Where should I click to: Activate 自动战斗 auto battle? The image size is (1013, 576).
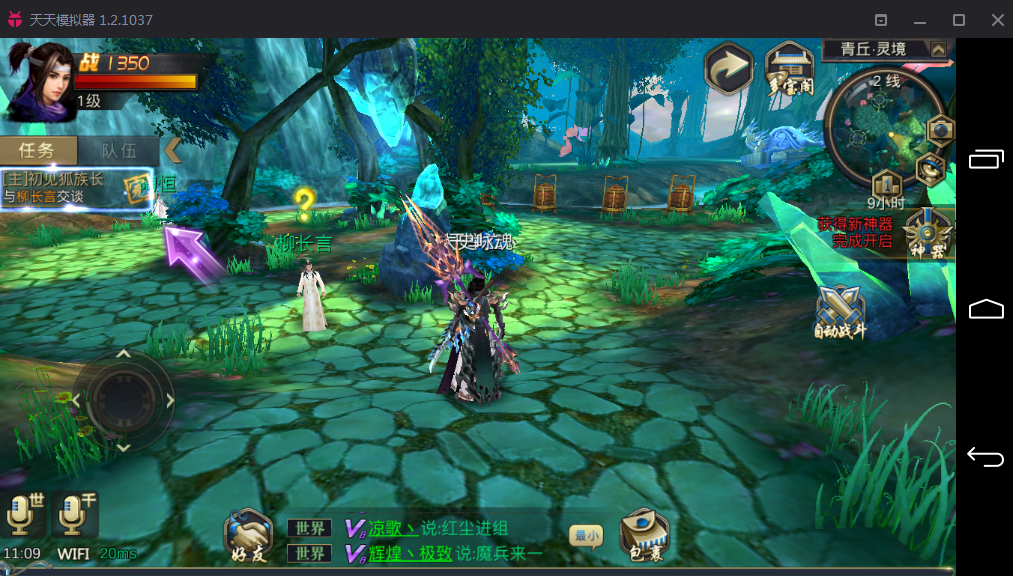tap(840, 311)
